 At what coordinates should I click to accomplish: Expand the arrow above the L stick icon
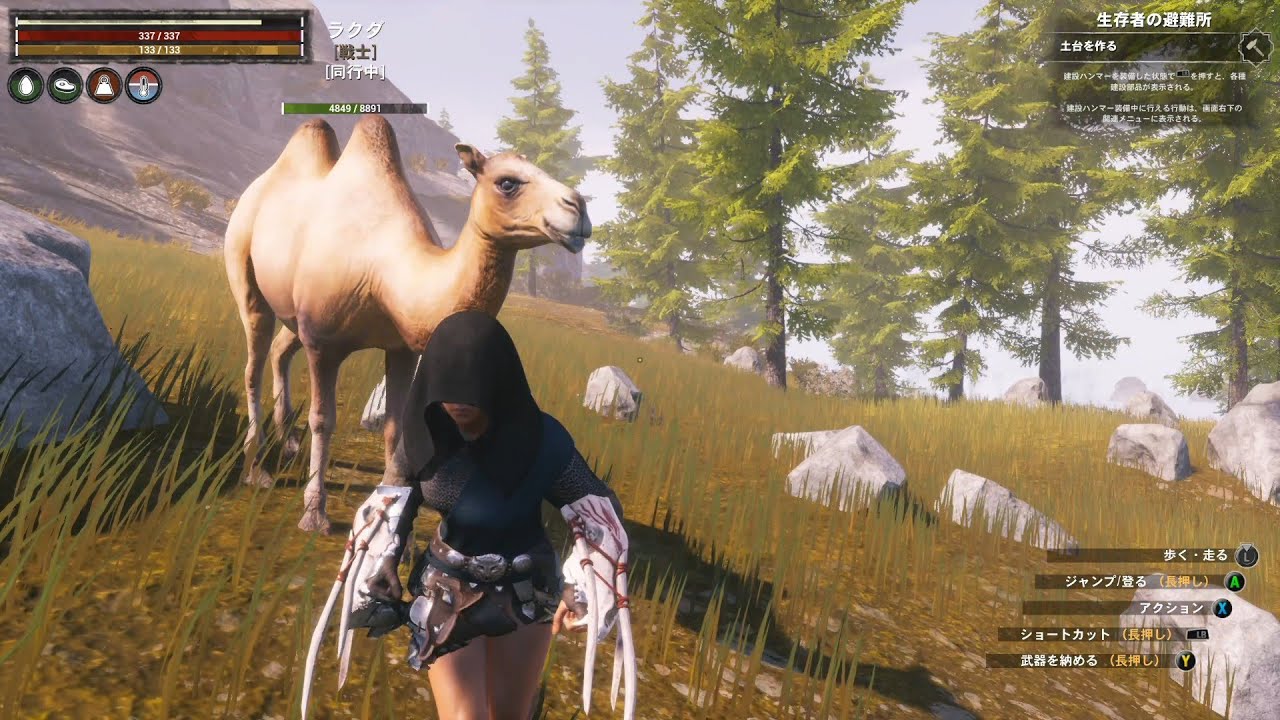[1245, 546]
